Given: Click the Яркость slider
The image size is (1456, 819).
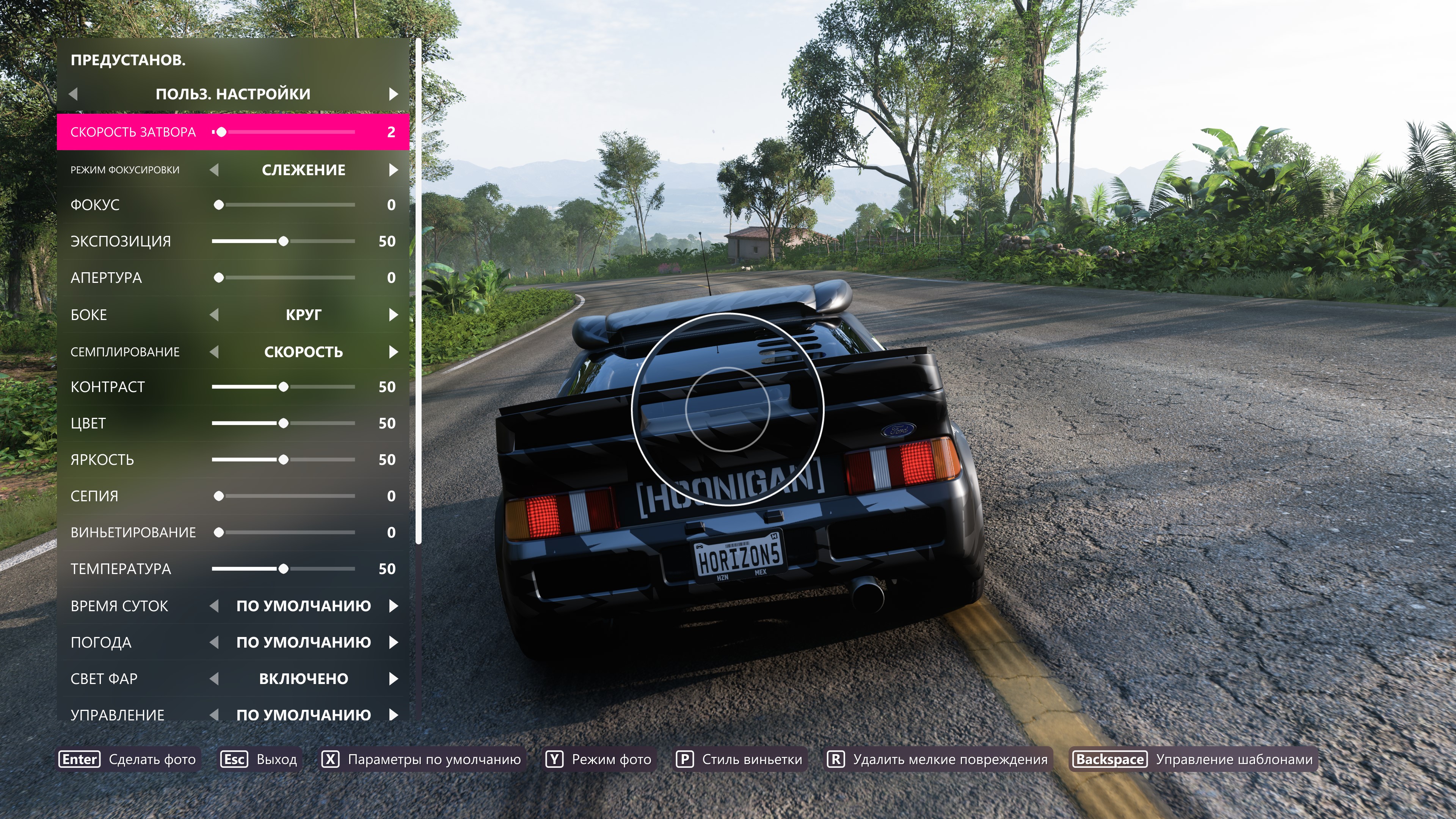Looking at the screenshot, I should (283, 460).
